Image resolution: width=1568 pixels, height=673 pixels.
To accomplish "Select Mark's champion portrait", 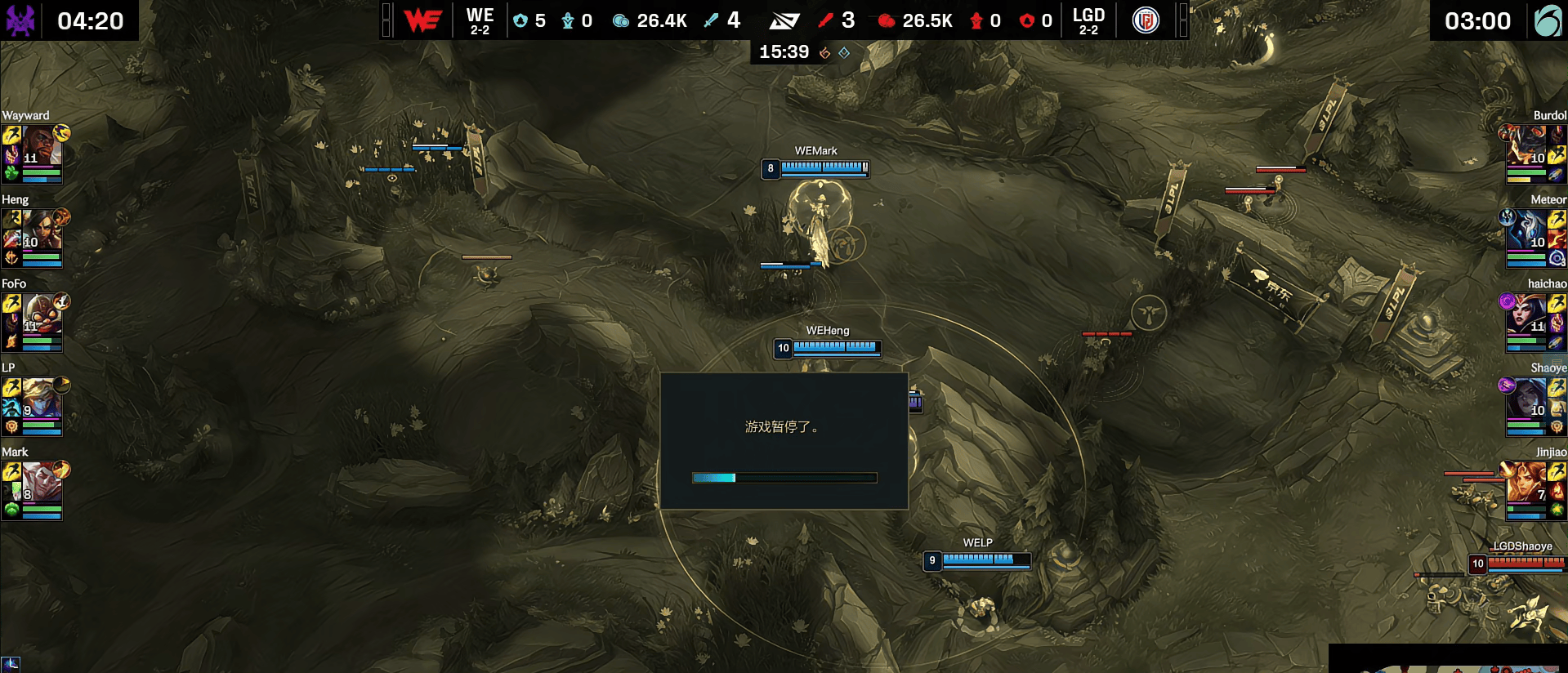I will (41, 483).
